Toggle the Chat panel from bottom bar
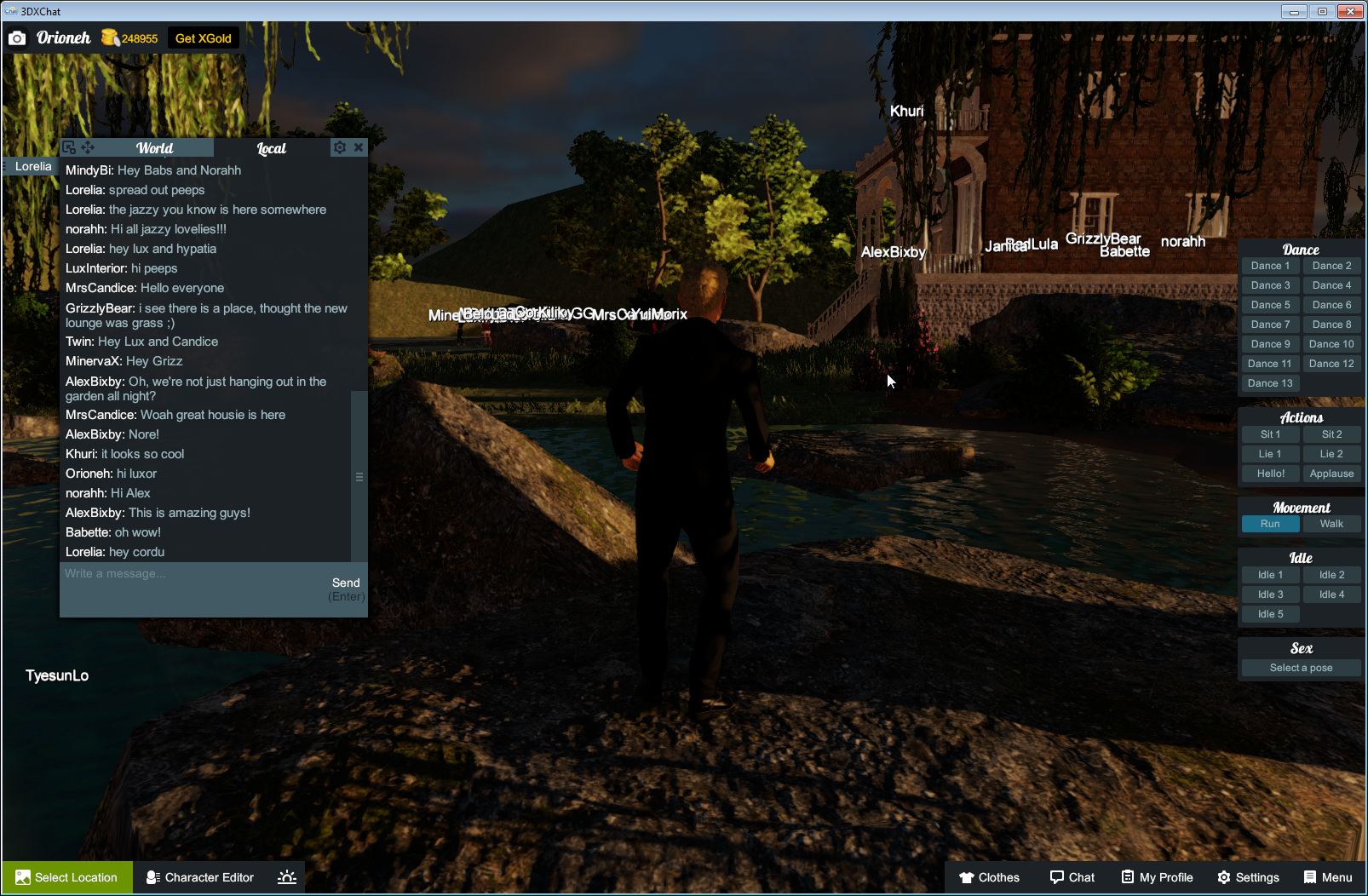The image size is (1368, 896). 1072,877
